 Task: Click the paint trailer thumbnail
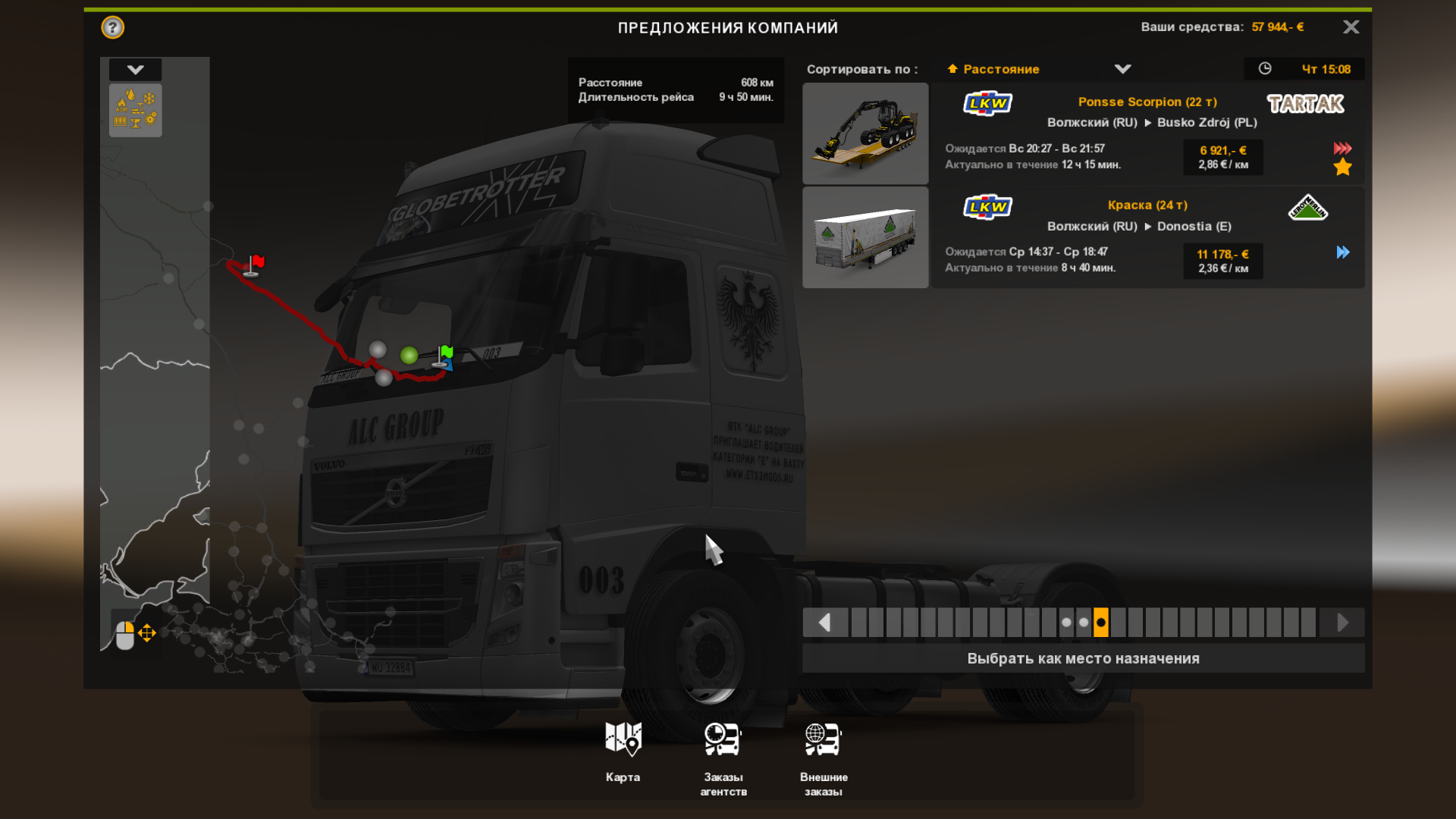[865, 237]
